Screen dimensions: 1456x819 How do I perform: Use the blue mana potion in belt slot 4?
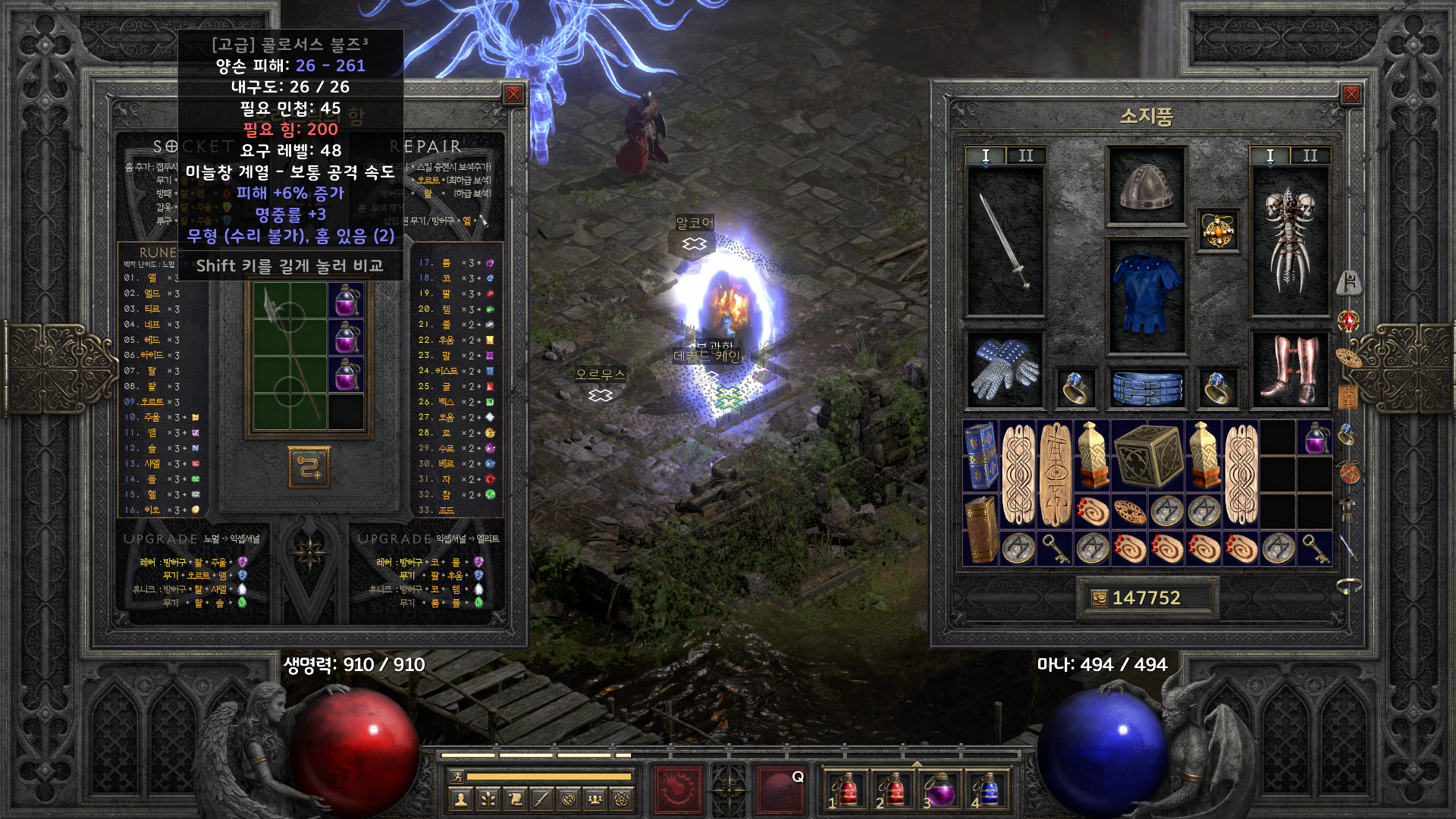988,789
